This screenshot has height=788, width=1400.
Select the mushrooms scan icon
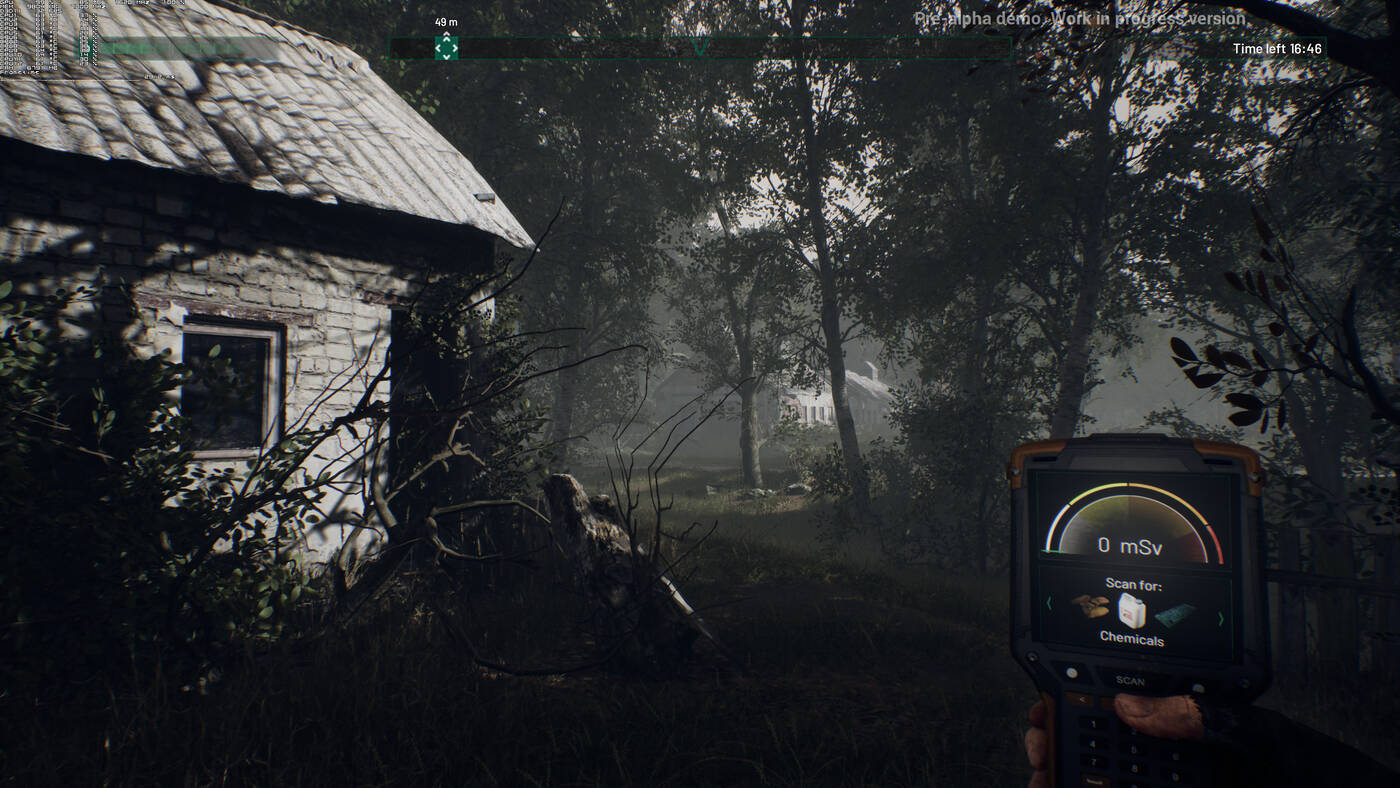click(x=1091, y=607)
